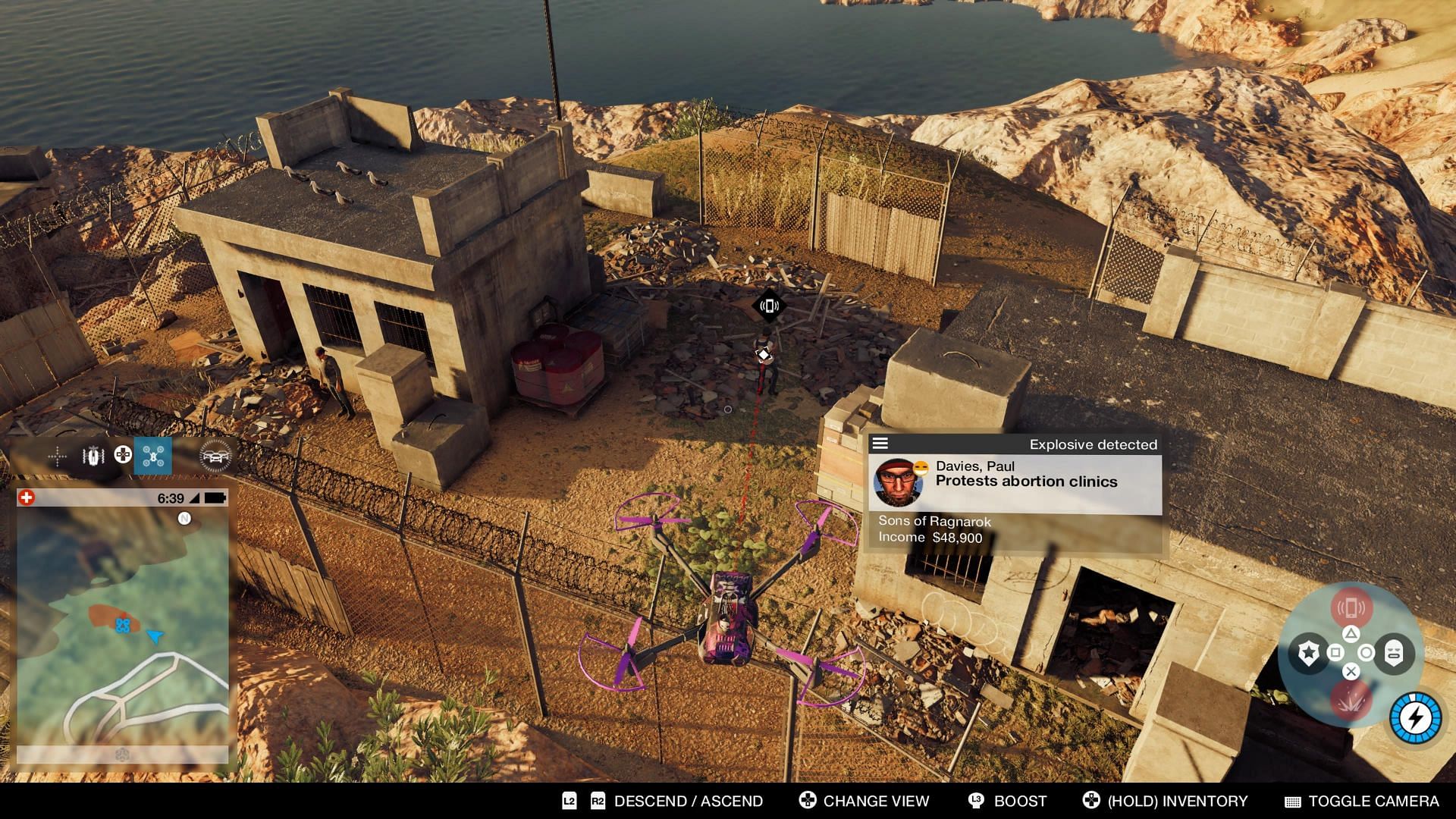Open the profiler panel hamburger menu
The image size is (1456, 819).
(x=880, y=444)
